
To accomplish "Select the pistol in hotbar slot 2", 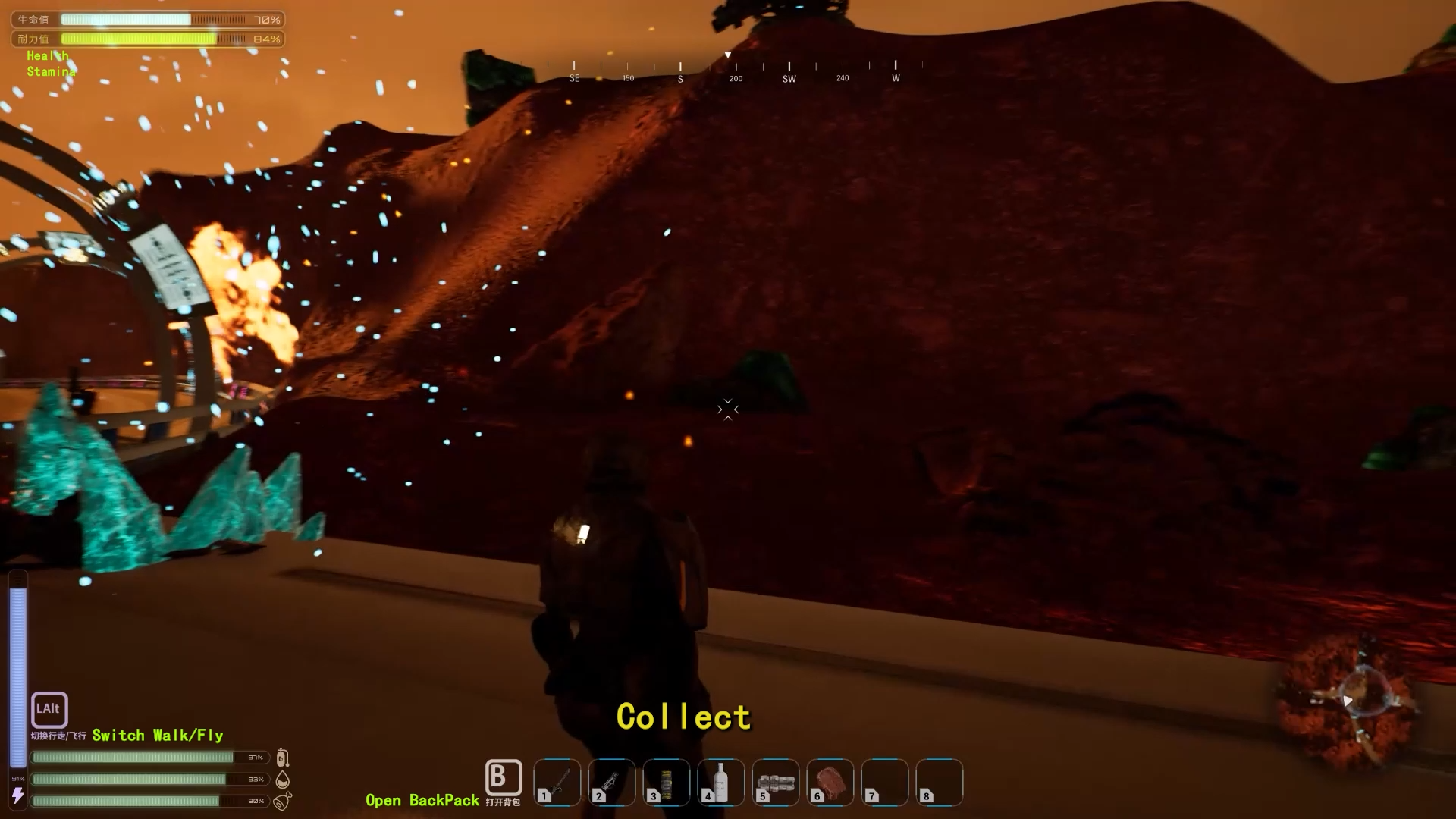I will (x=612, y=783).
